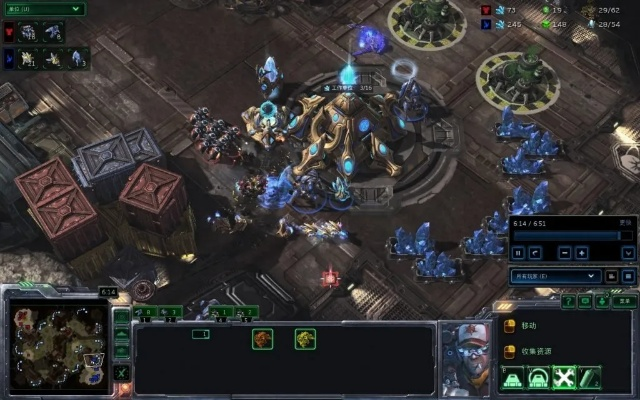Decrease replay speed with the minus button
This screenshot has height=400, width=640.
point(564,252)
